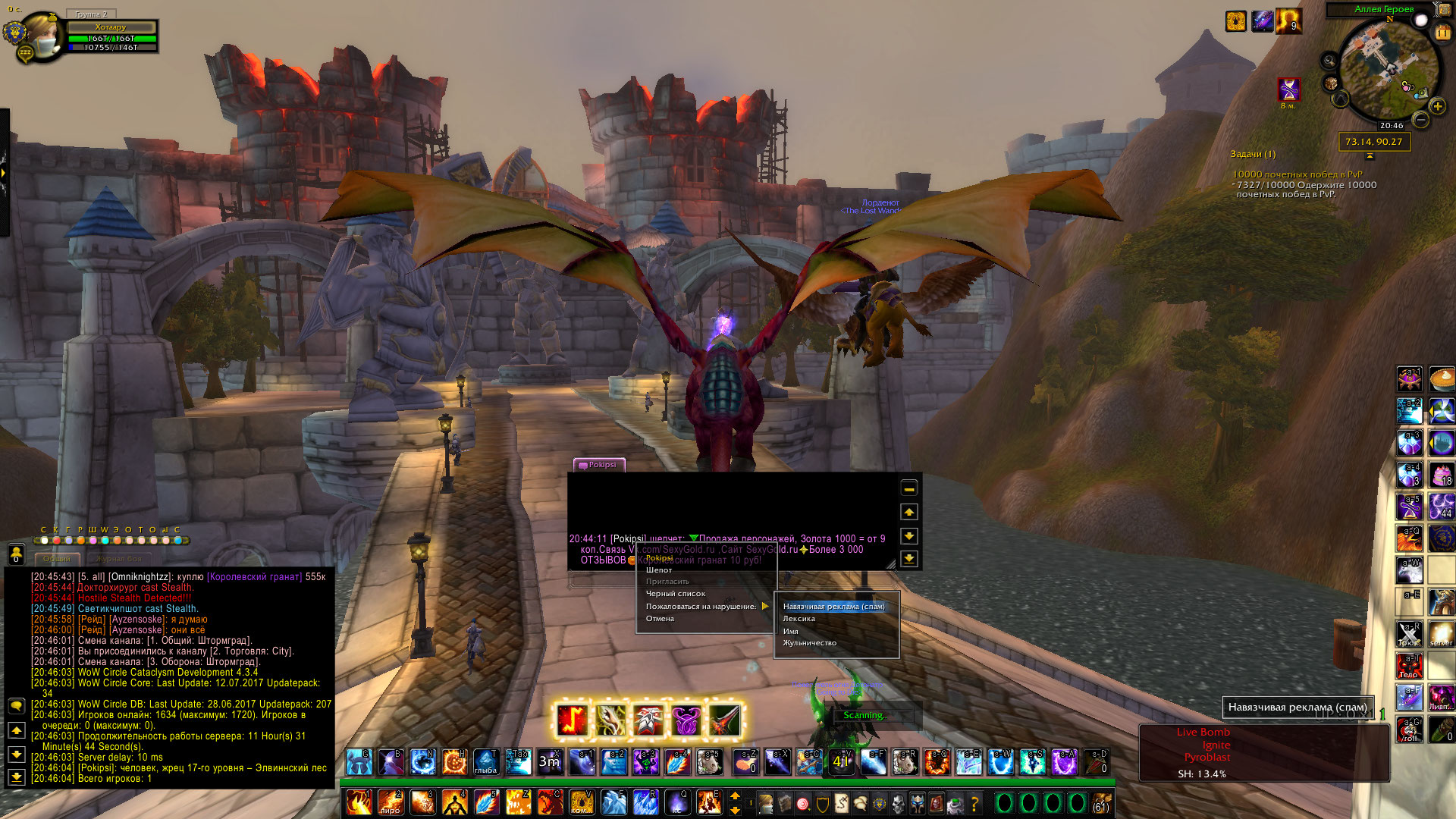Select Жульничество in the report submenu
Viewport: 1456px width, 819px height.
[x=809, y=643]
